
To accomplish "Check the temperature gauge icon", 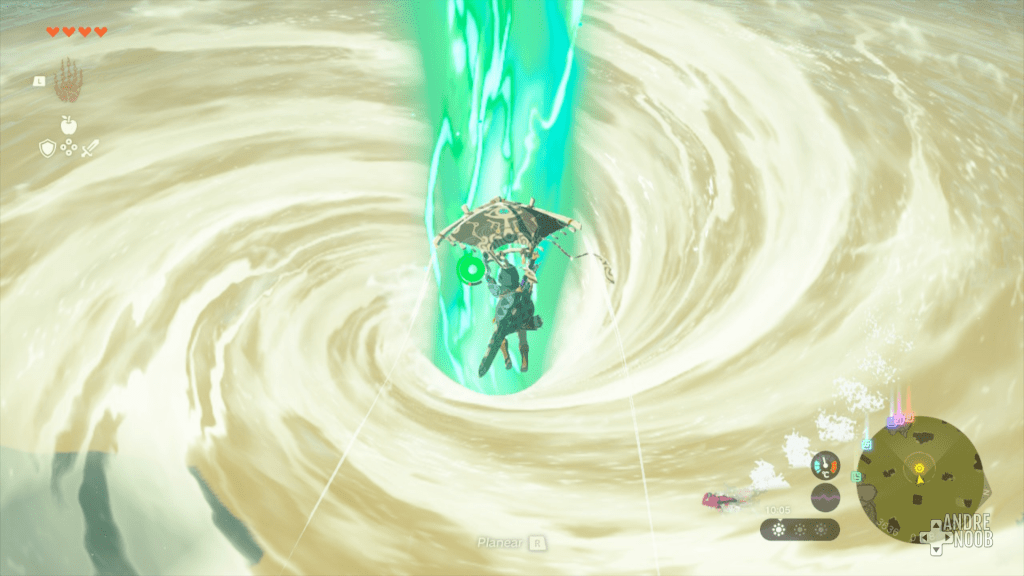I will 825,465.
